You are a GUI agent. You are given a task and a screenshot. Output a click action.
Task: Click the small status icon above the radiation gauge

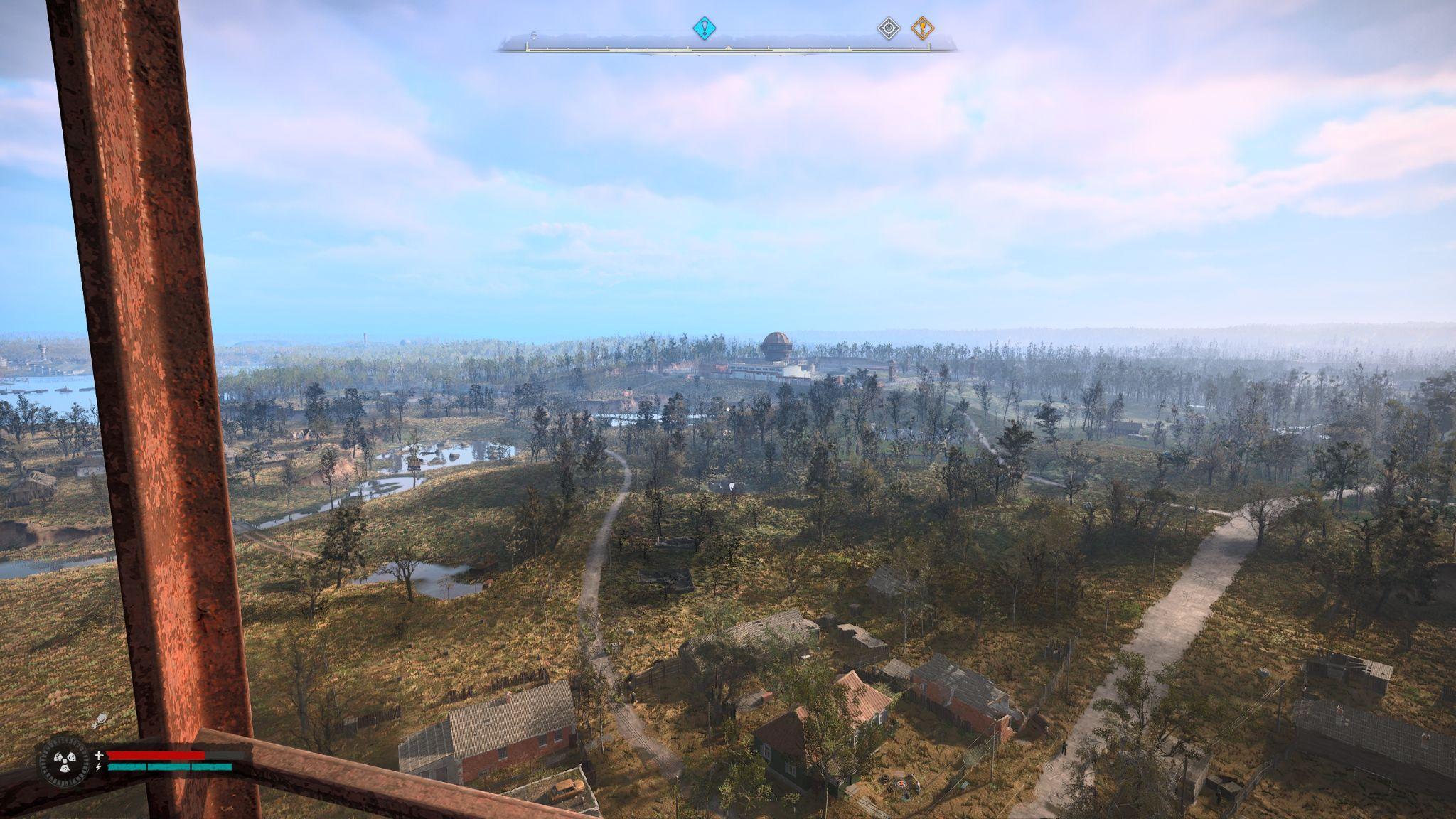coord(100,720)
